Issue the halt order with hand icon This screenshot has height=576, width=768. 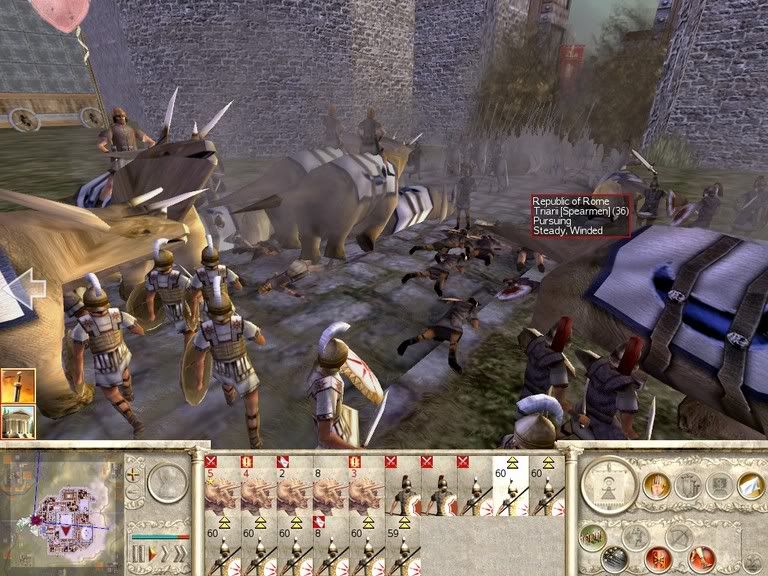pyautogui.click(x=656, y=485)
